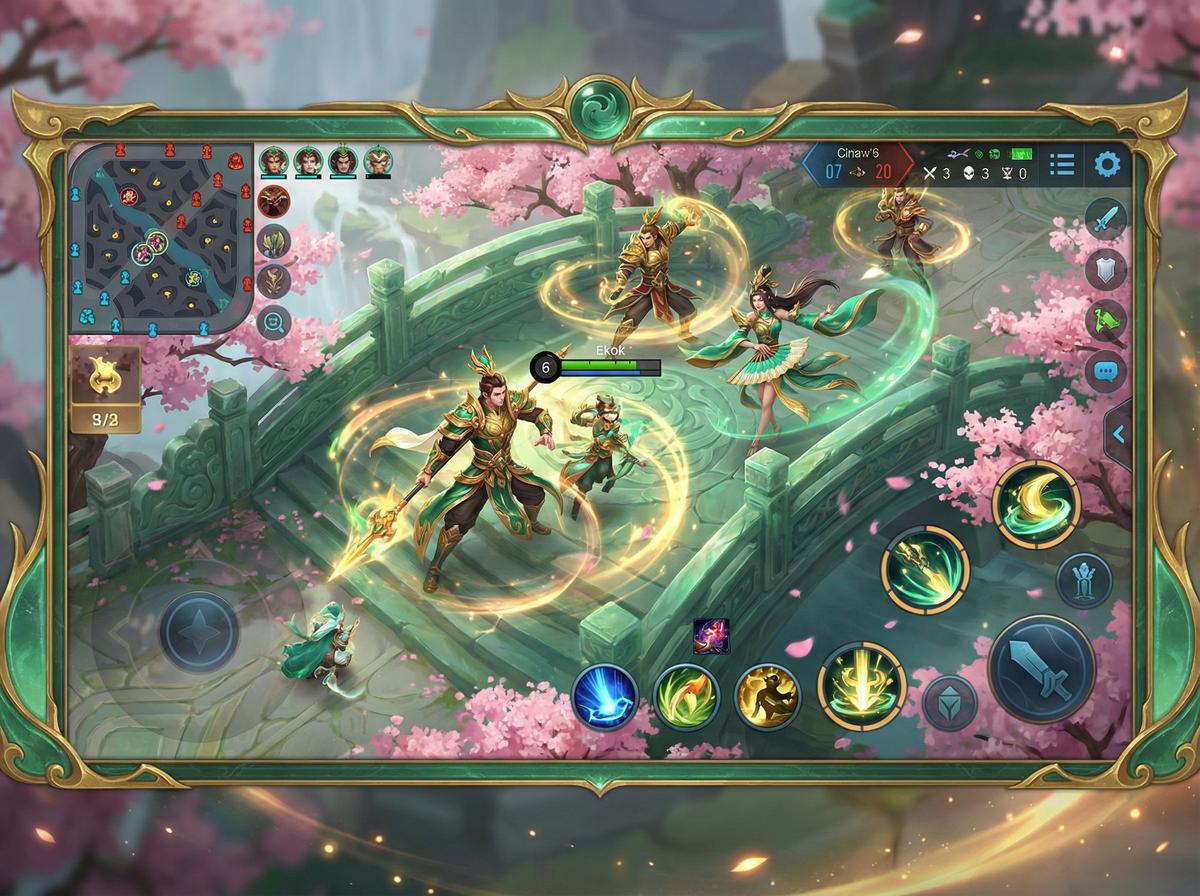Cast the spear thrust skill
The height and width of the screenshot is (896, 1200).
point(925,569)
